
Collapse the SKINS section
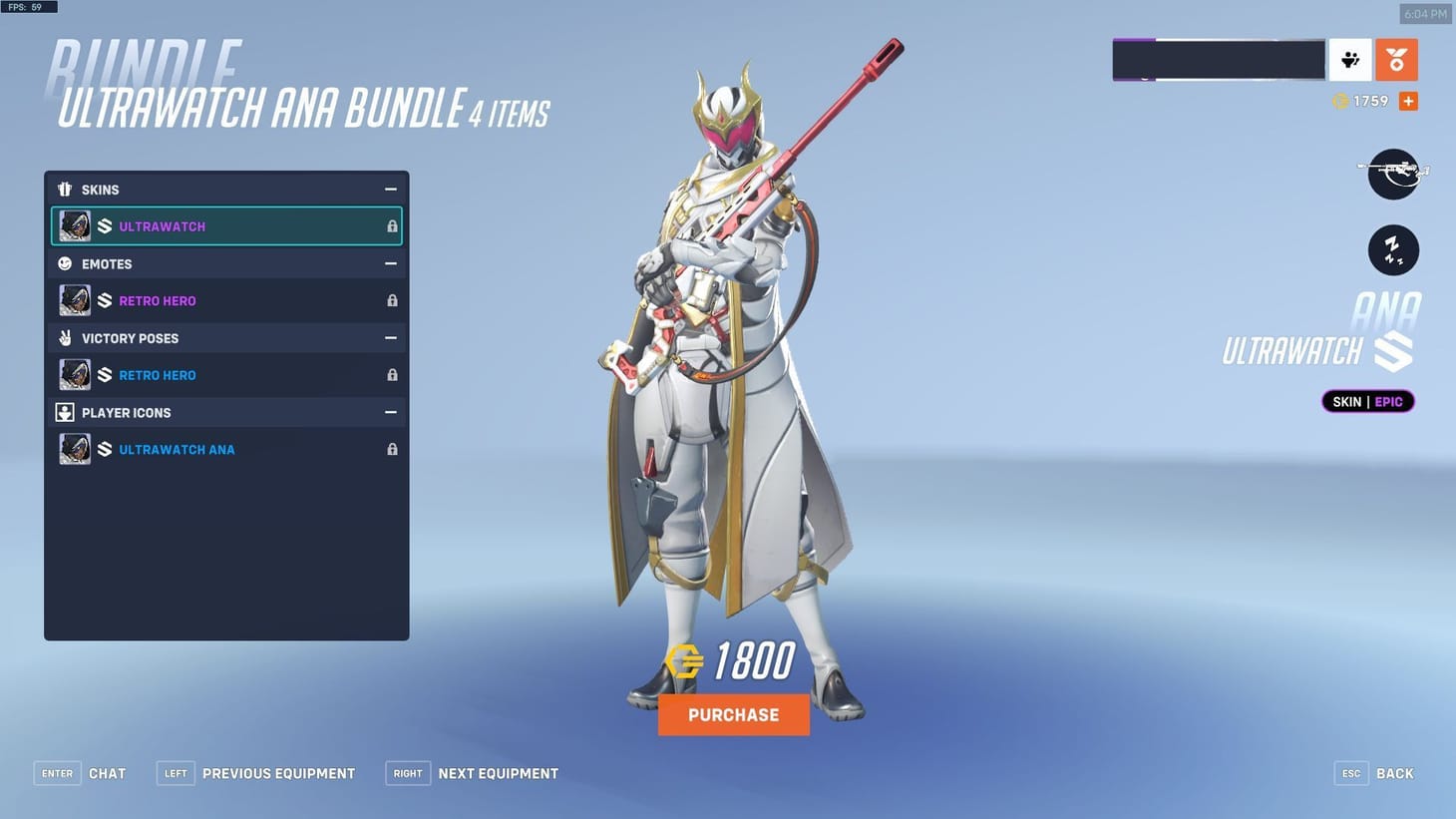coord(391,189)
